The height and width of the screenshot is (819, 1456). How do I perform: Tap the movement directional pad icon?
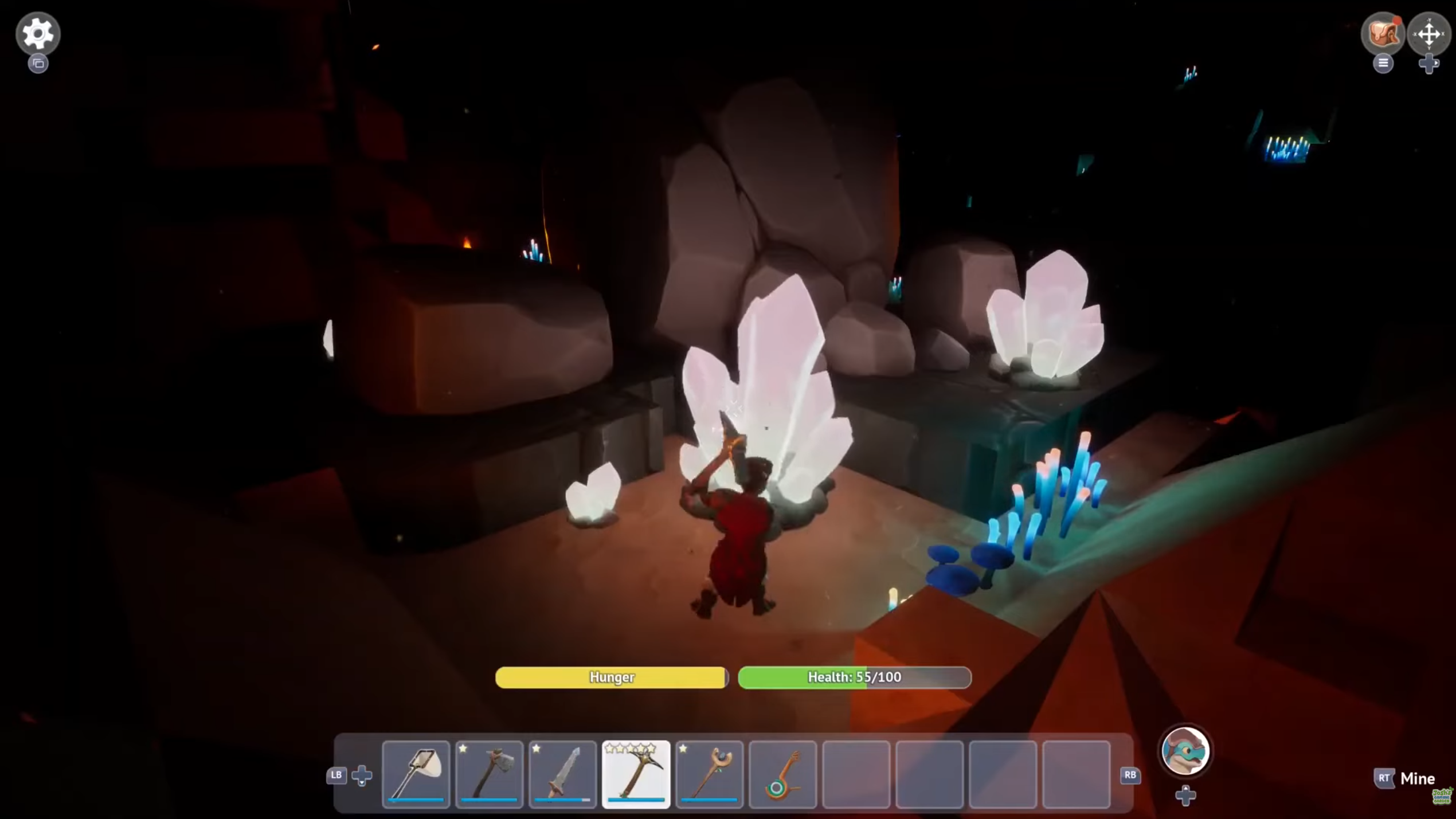(x=1430, y=34)
